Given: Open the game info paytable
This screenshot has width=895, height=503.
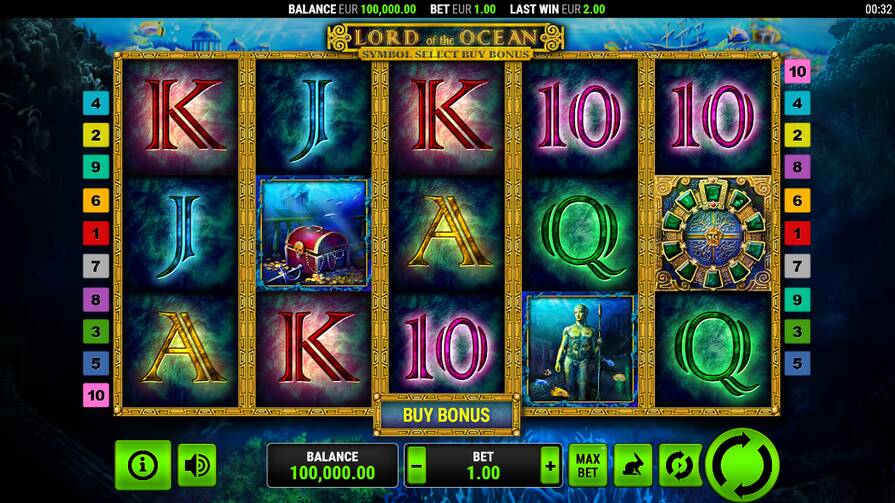Looking at the screenshot, I should tap(143, 465).
